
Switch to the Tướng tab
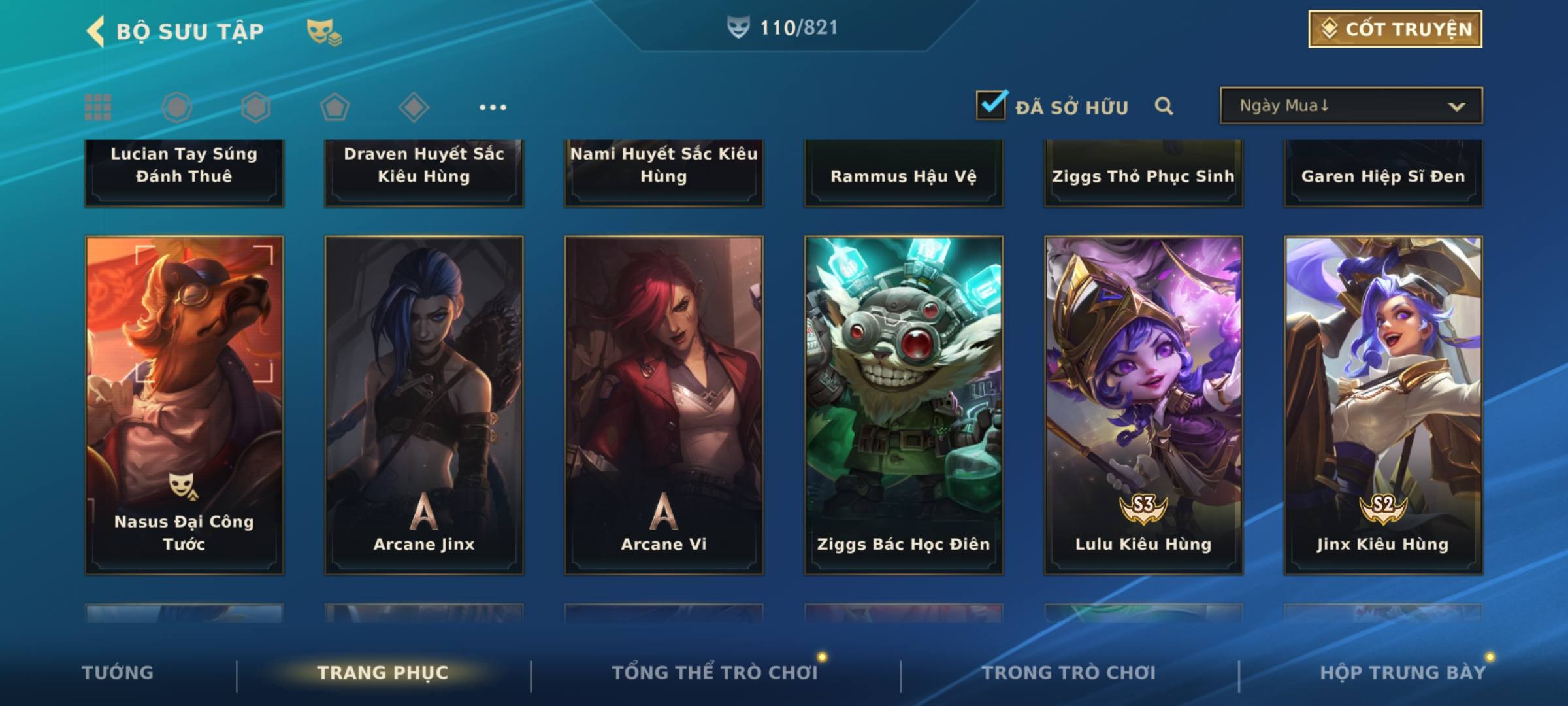click(118, 673)
